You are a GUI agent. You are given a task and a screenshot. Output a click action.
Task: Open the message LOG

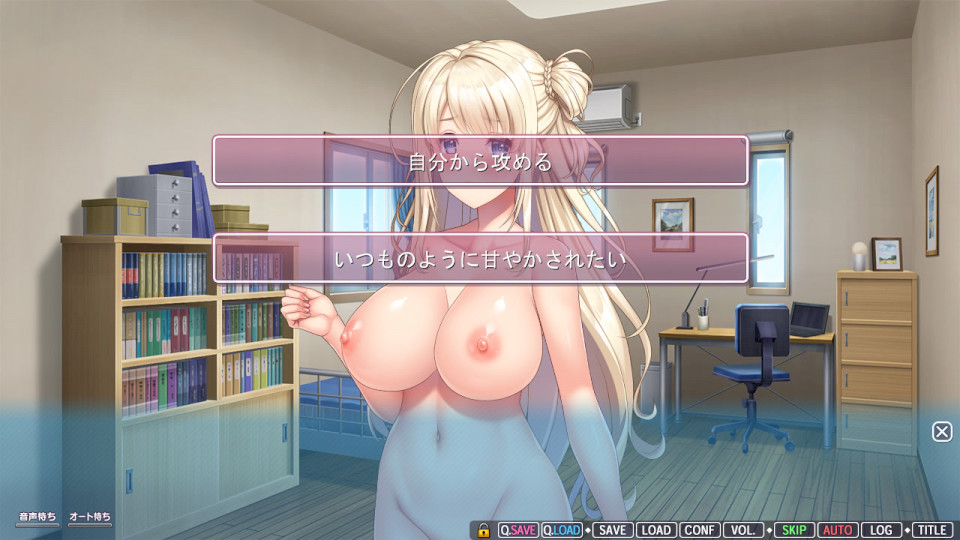click(x=880, y=530)
